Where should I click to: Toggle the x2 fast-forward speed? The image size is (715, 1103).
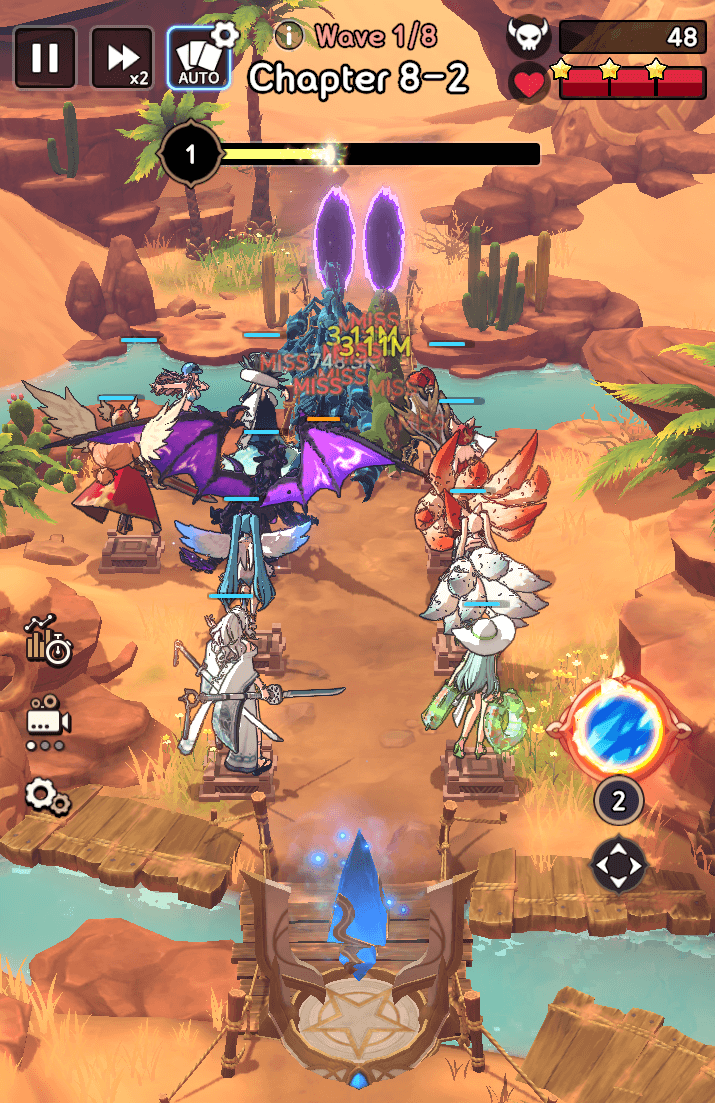pyautogui.click(x=122, y=58)
